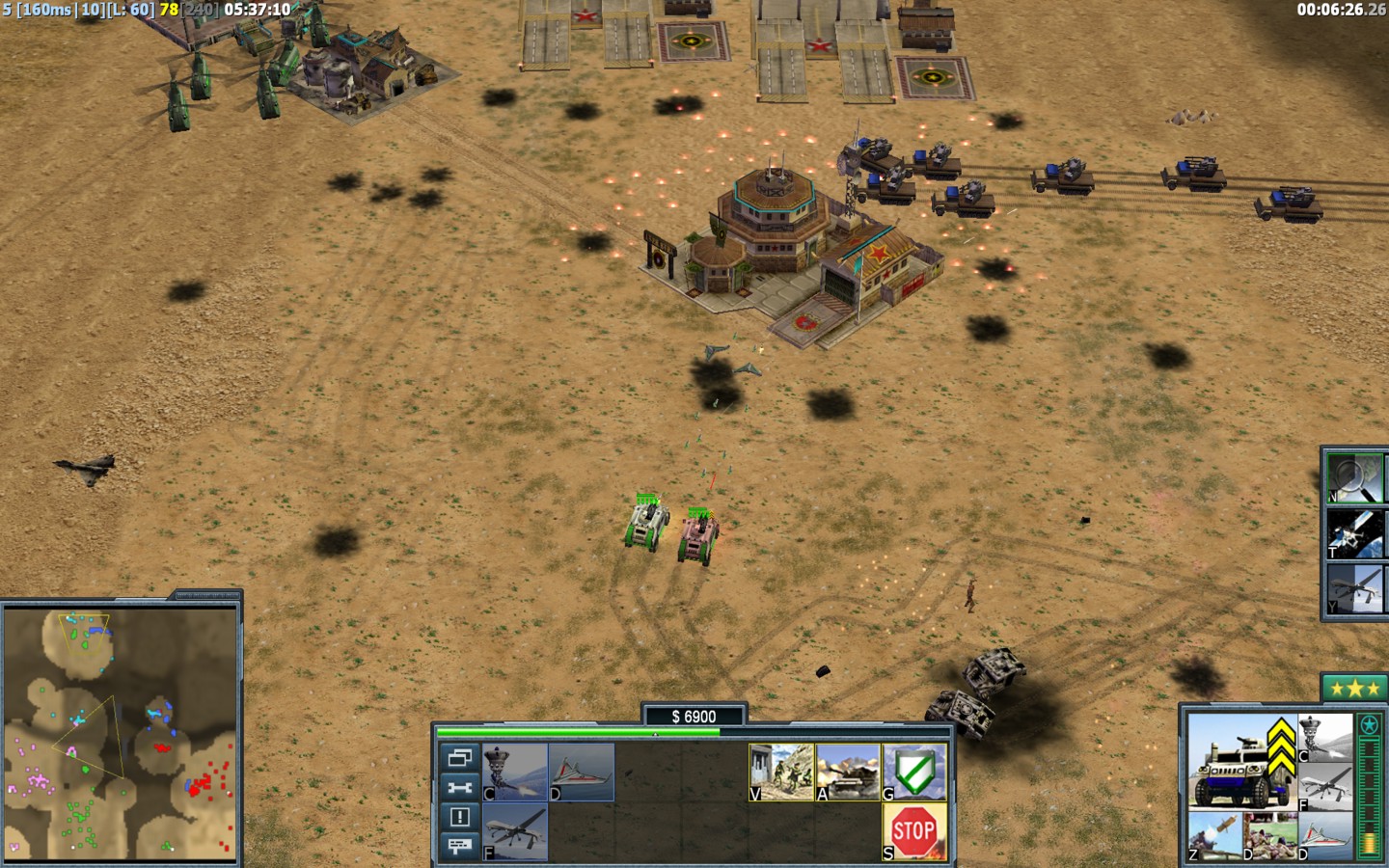This screenshot has width=1389, height=868.
Task: Click the wrench button beside the command bar
Action: point(459,788)
